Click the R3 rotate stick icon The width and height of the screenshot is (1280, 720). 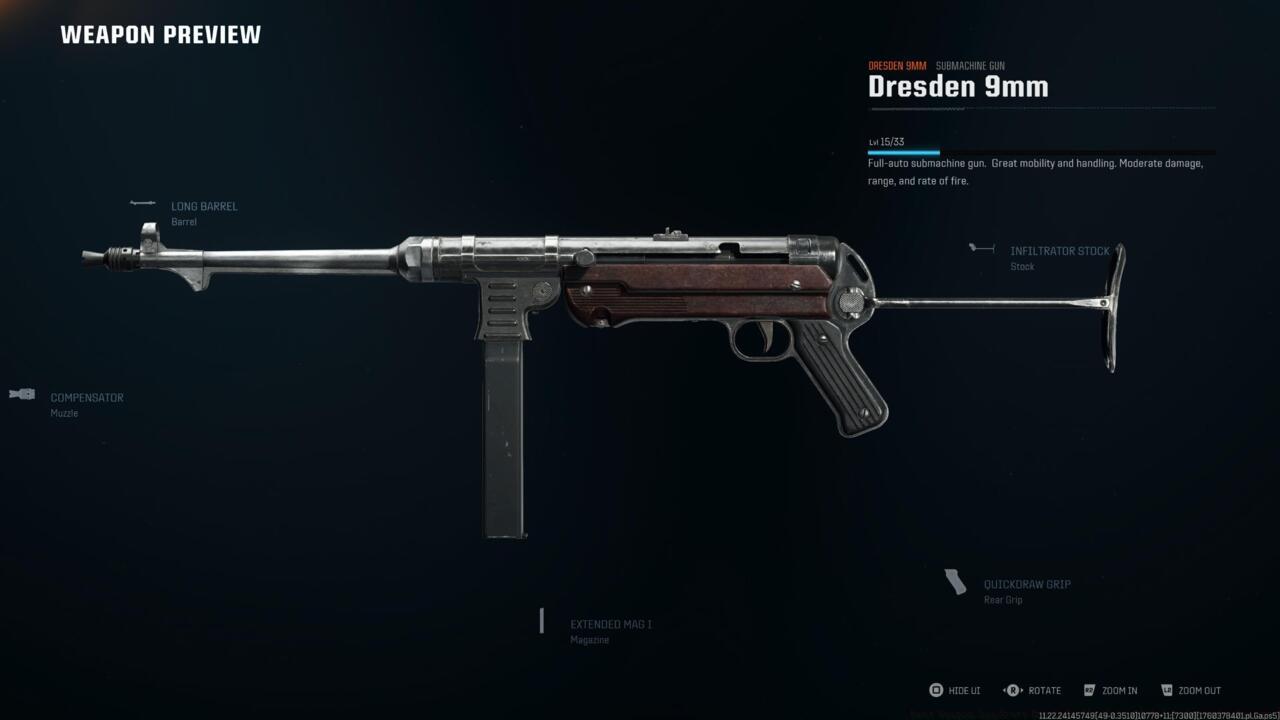pos(1012,690)
